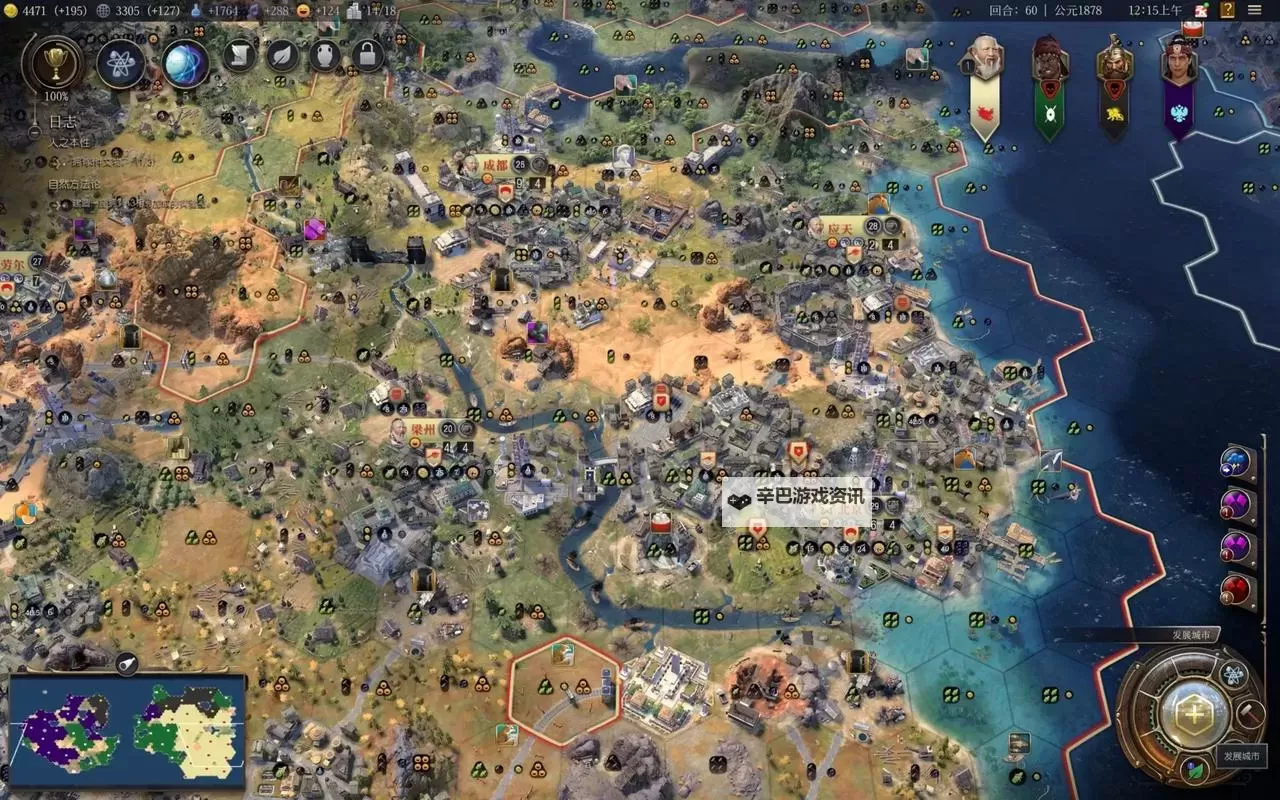The image size is (1280, 800).
Task: Open the glowing blue globe icon
Action: coord(186,64)
